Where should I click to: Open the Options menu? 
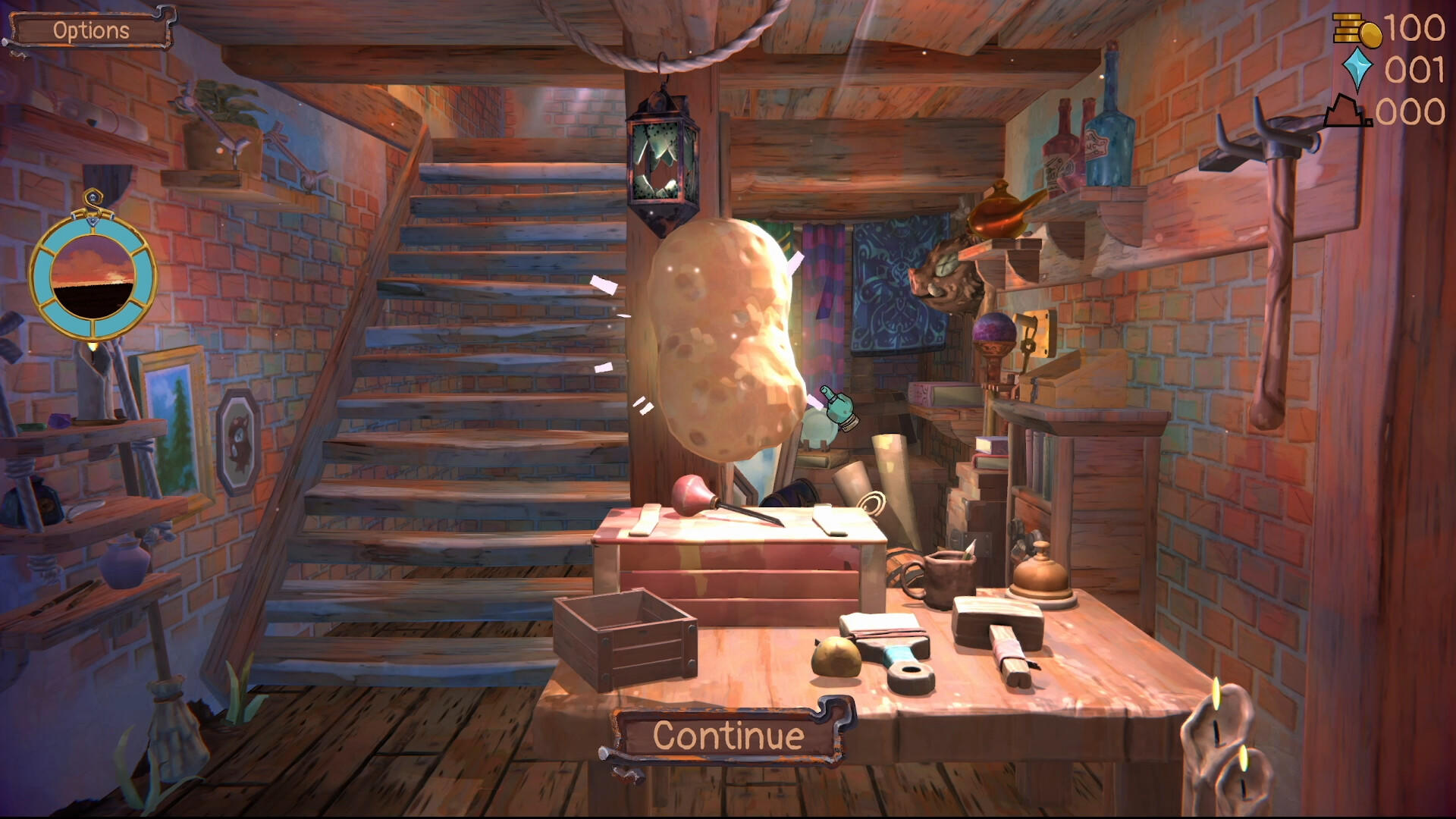point(89,31)
